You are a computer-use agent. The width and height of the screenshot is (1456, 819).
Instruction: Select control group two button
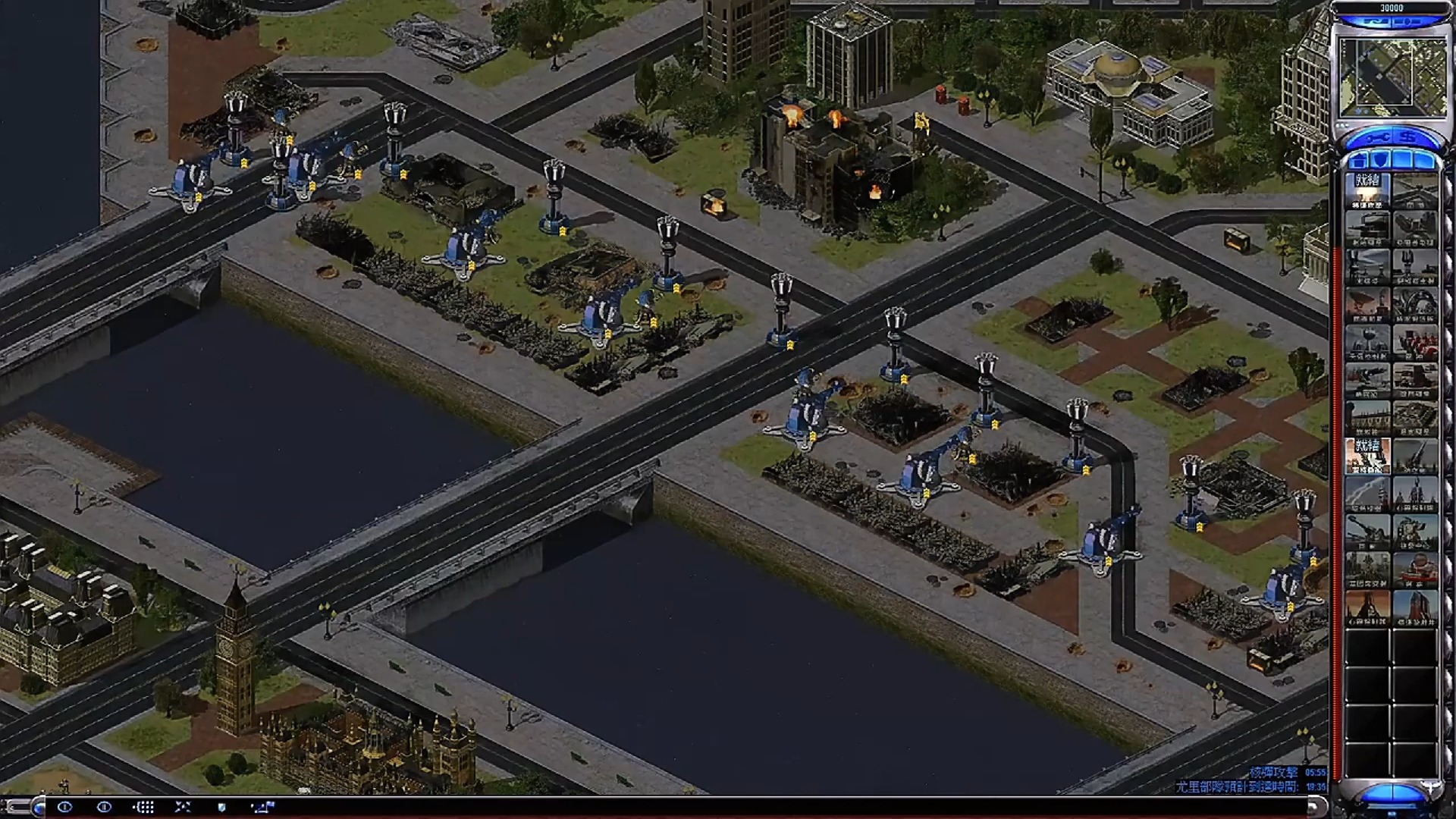[x=104, y=807]
